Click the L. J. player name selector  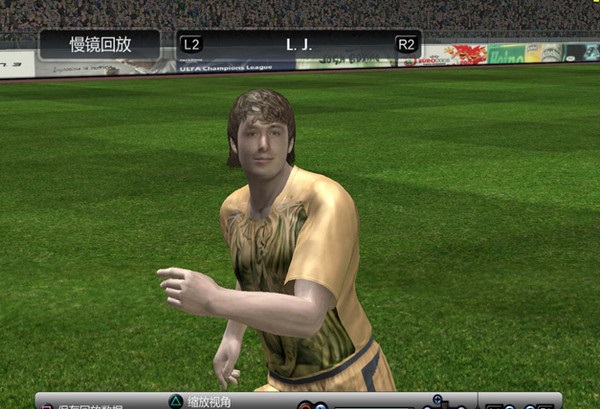click(x=298, y=45)
